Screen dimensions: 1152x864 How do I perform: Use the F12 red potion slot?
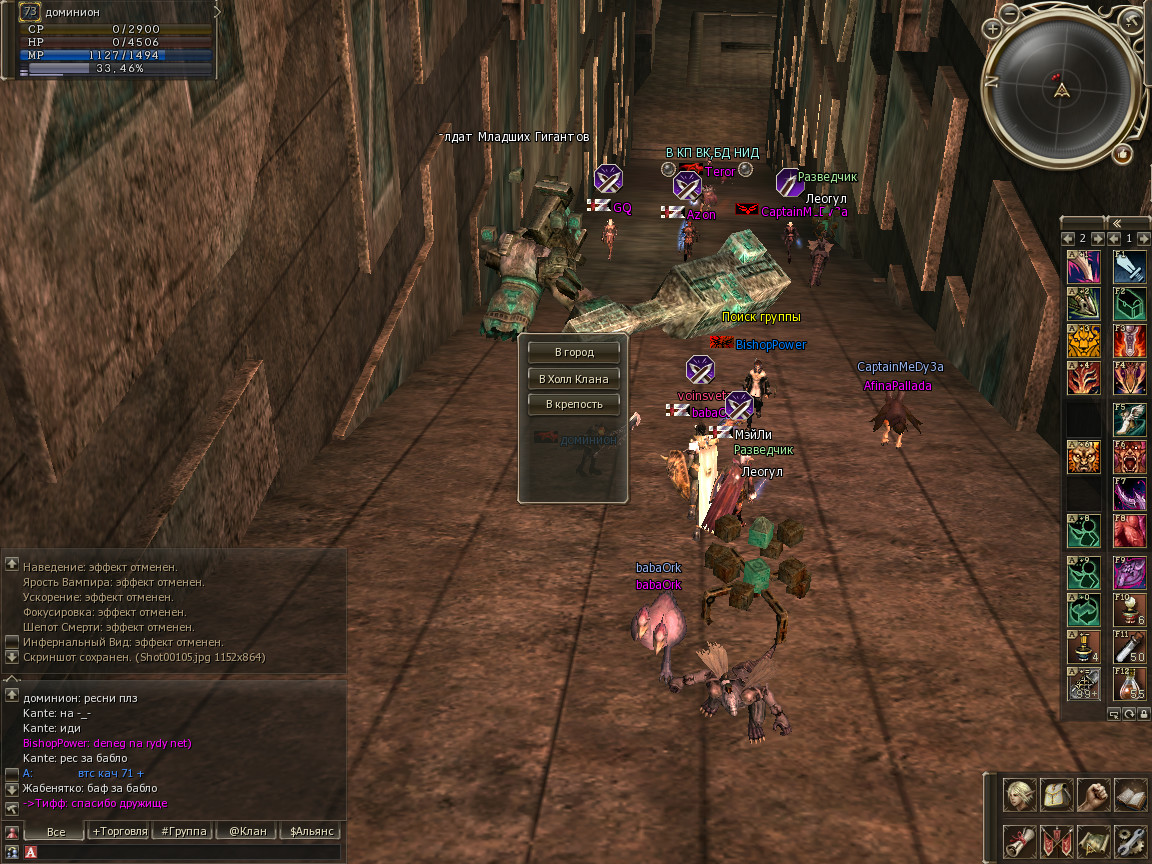click(1130, 683)
